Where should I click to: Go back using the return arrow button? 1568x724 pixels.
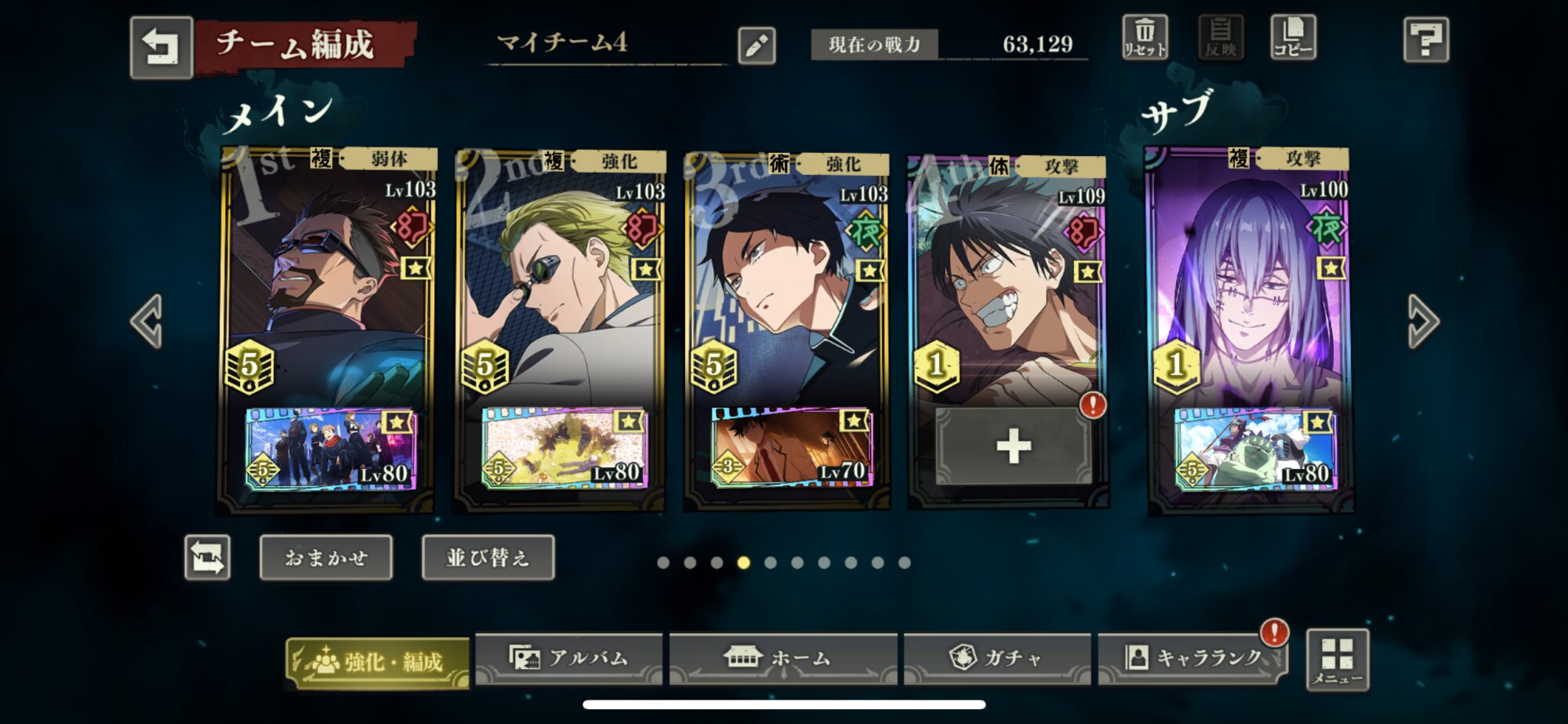pos(161,47)
